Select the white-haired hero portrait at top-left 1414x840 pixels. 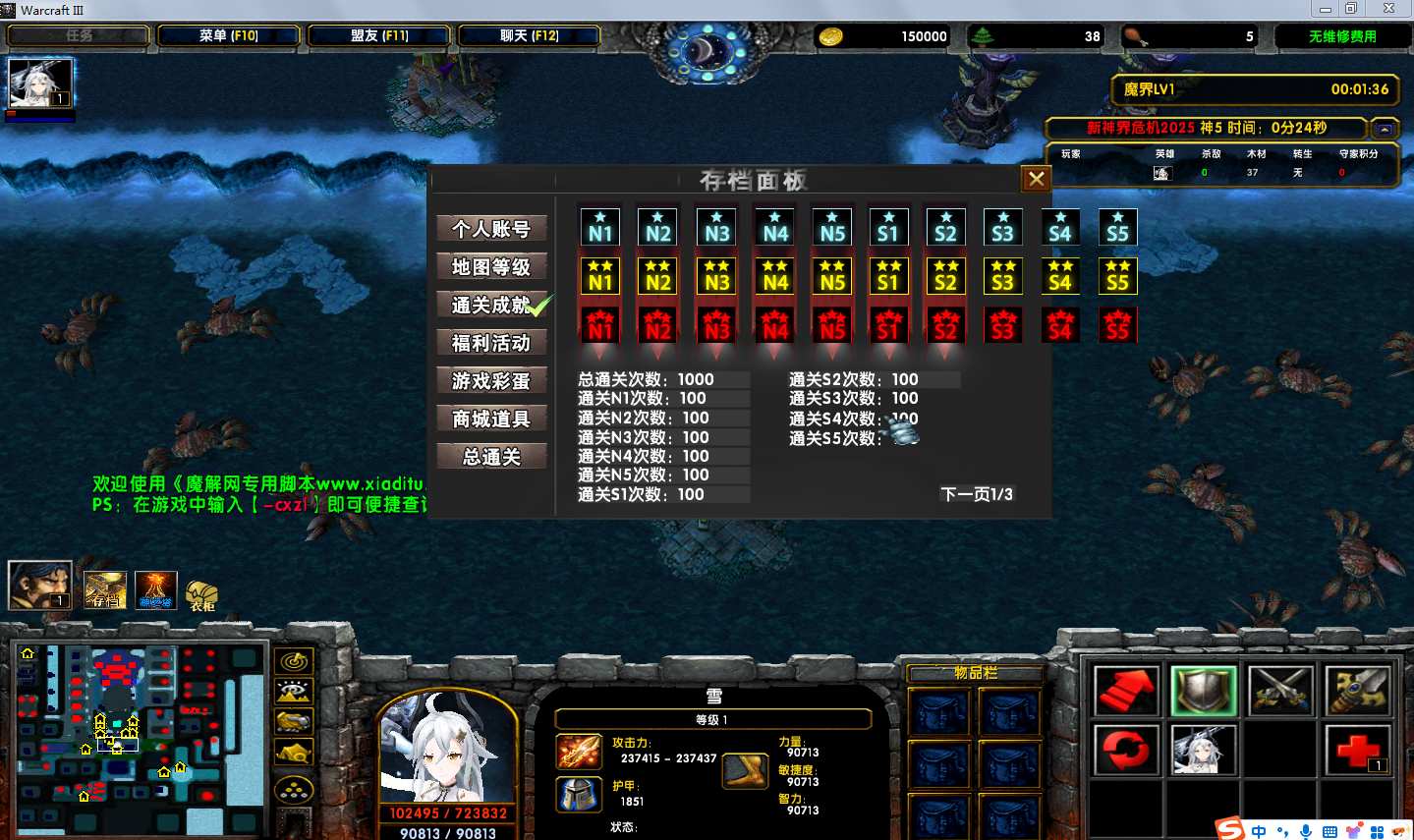pyautogui.click(x=40, y=84)
